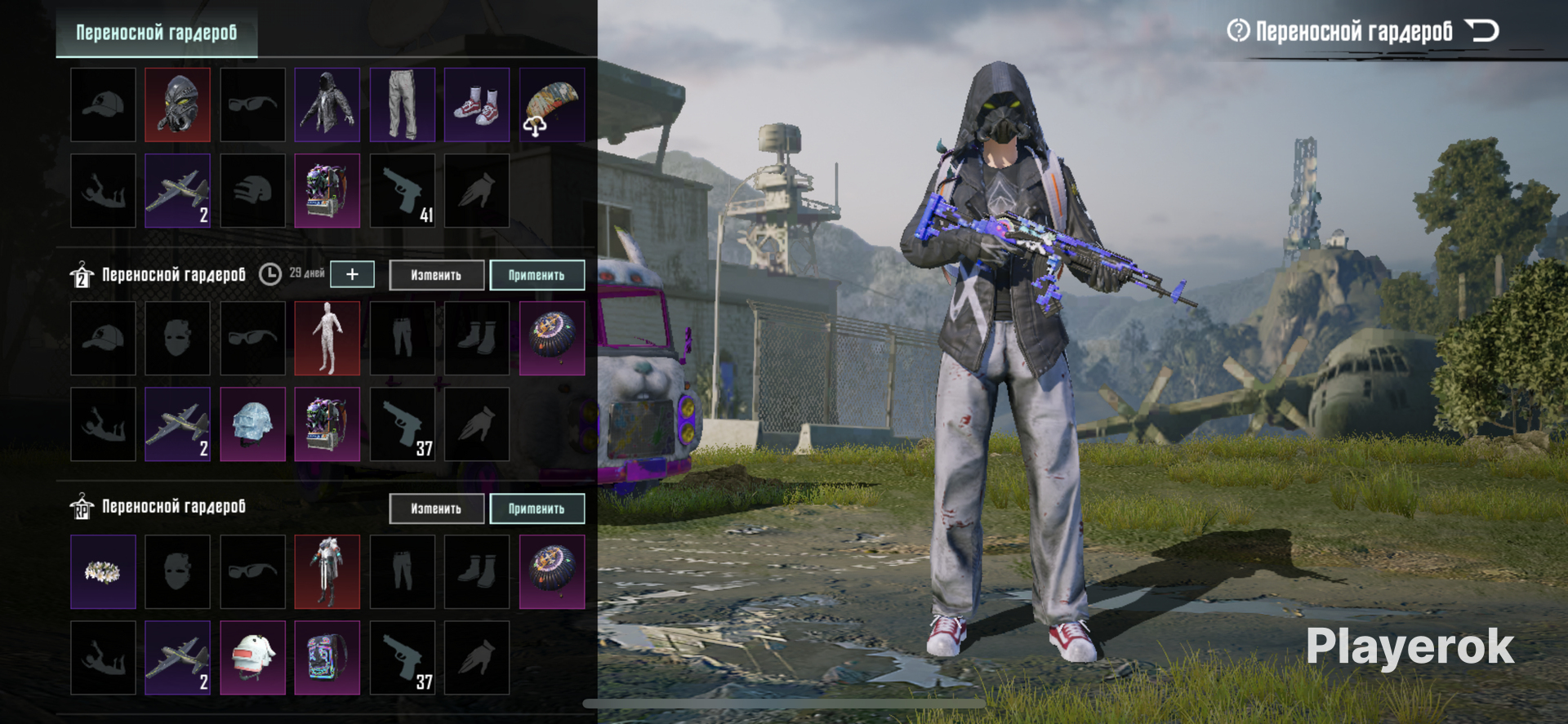
Task: Select the white mummy suit slot
Action: tap(327, 338)
